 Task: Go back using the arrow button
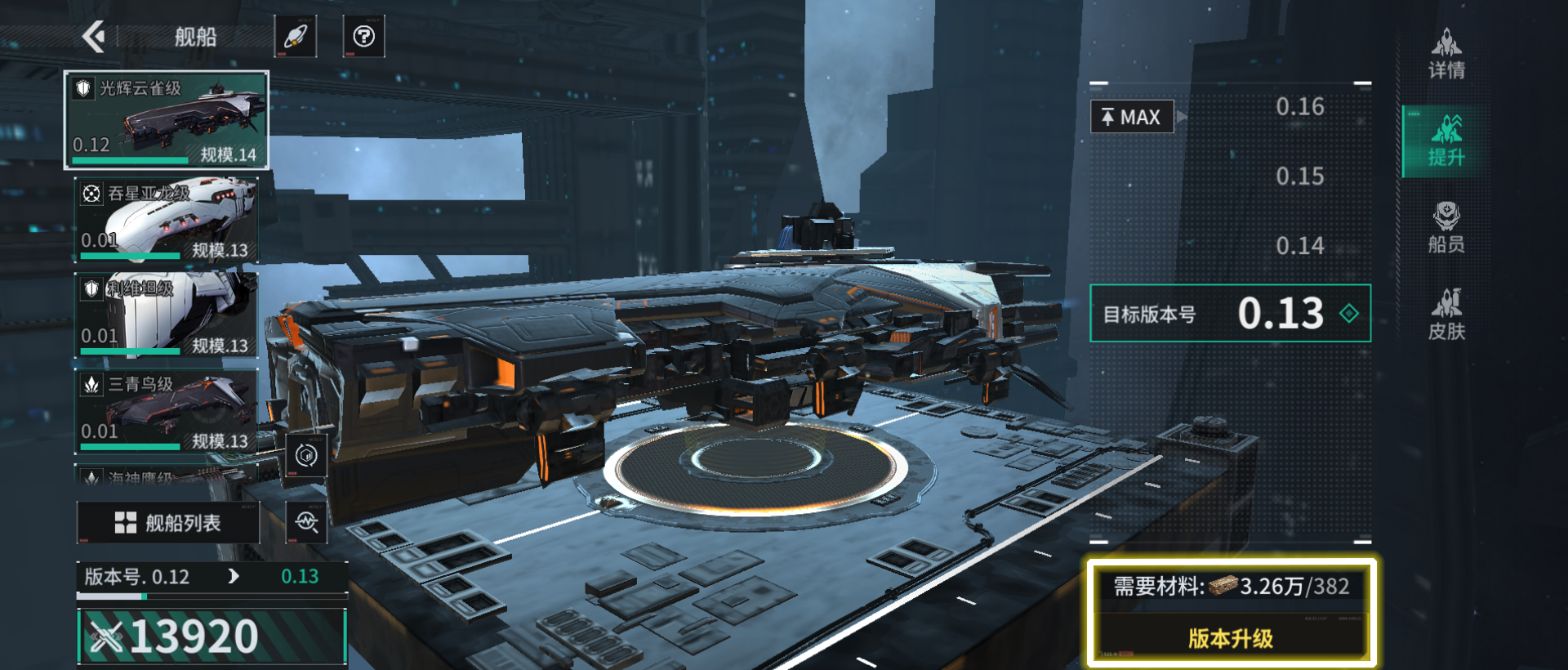(x=95, y=36)
